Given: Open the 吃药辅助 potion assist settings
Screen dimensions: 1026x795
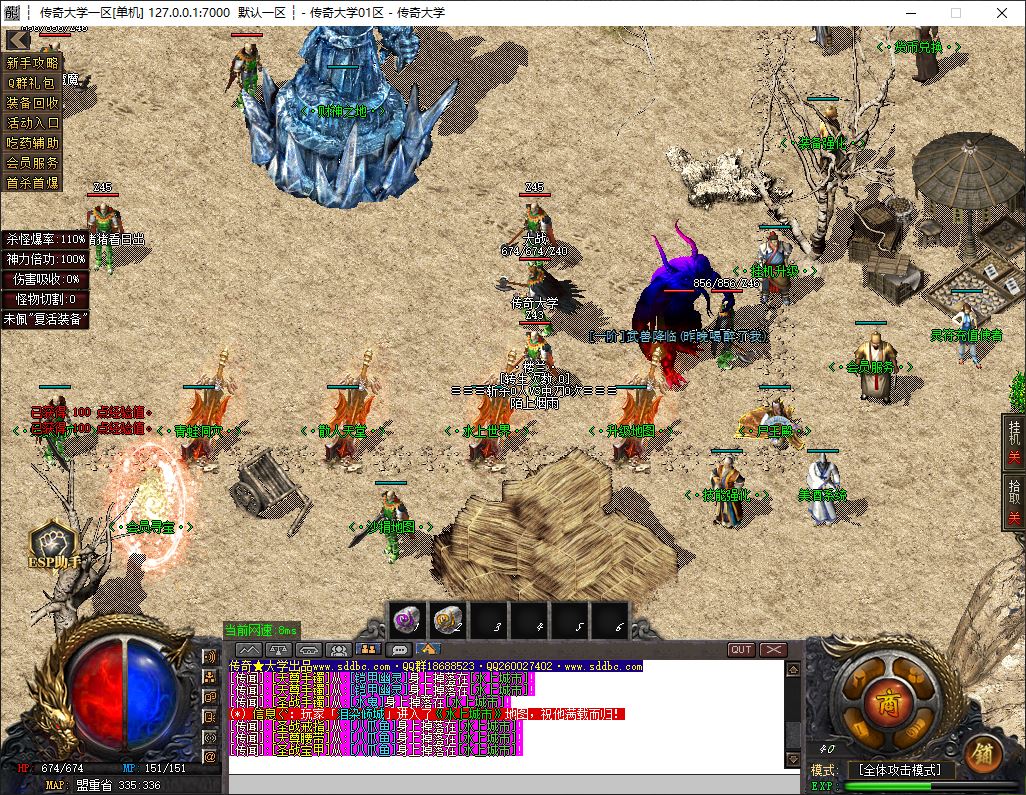Looking at the screenshot, I should pyautogui.click(x=33, y=143).
